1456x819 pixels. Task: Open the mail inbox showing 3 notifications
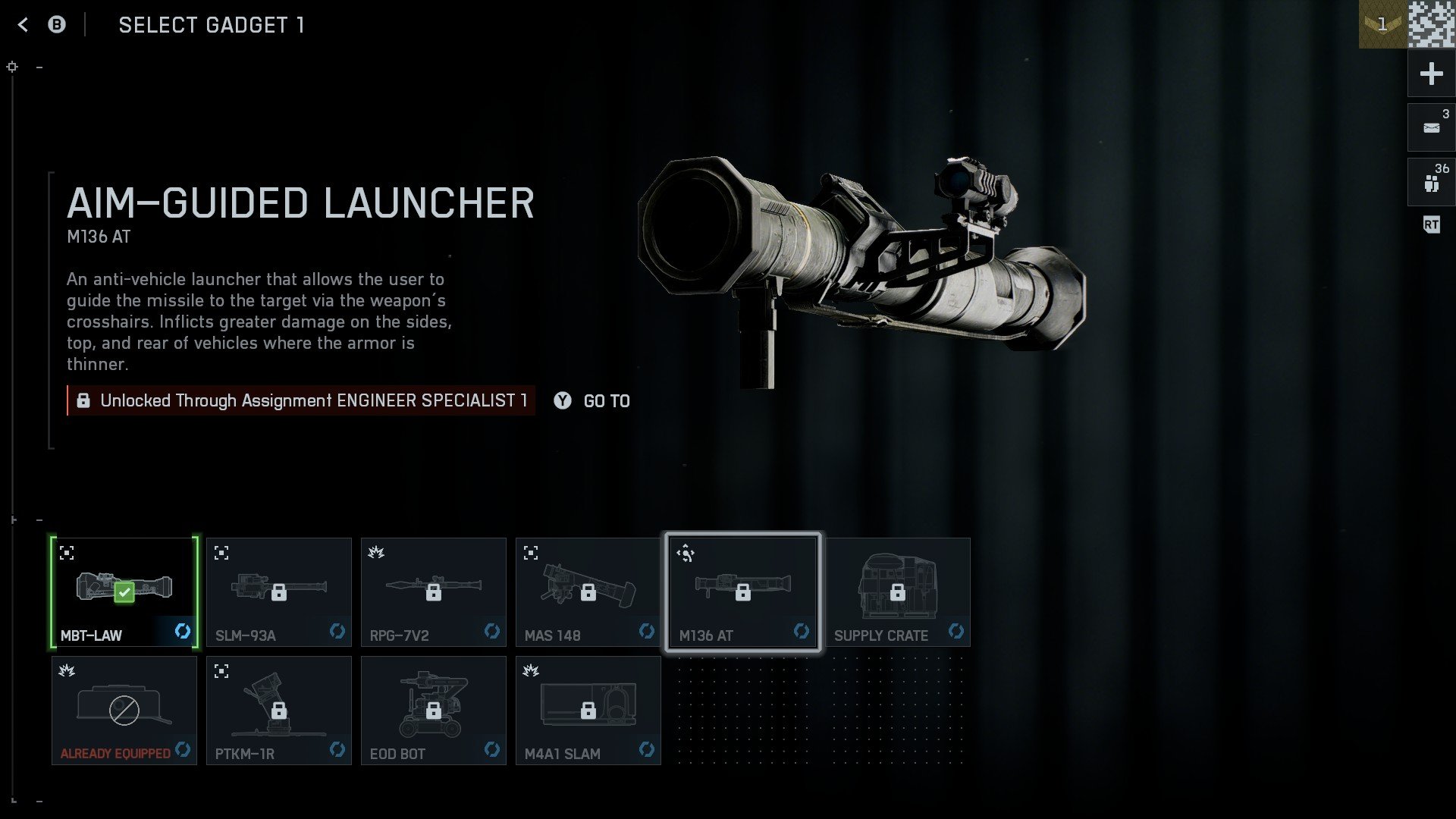click(1430, 127)
